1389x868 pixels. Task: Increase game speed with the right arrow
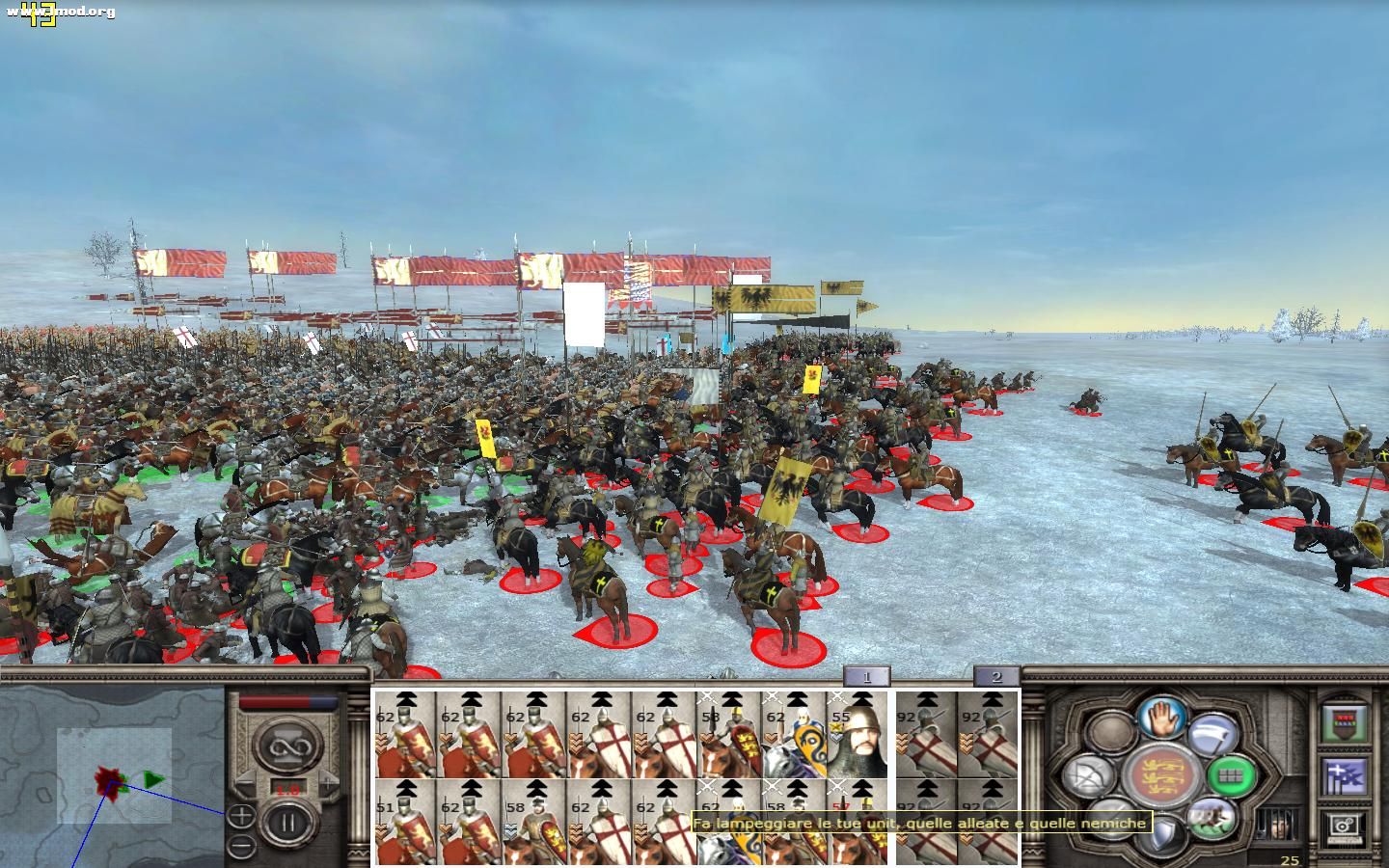[x=328, y=783]
